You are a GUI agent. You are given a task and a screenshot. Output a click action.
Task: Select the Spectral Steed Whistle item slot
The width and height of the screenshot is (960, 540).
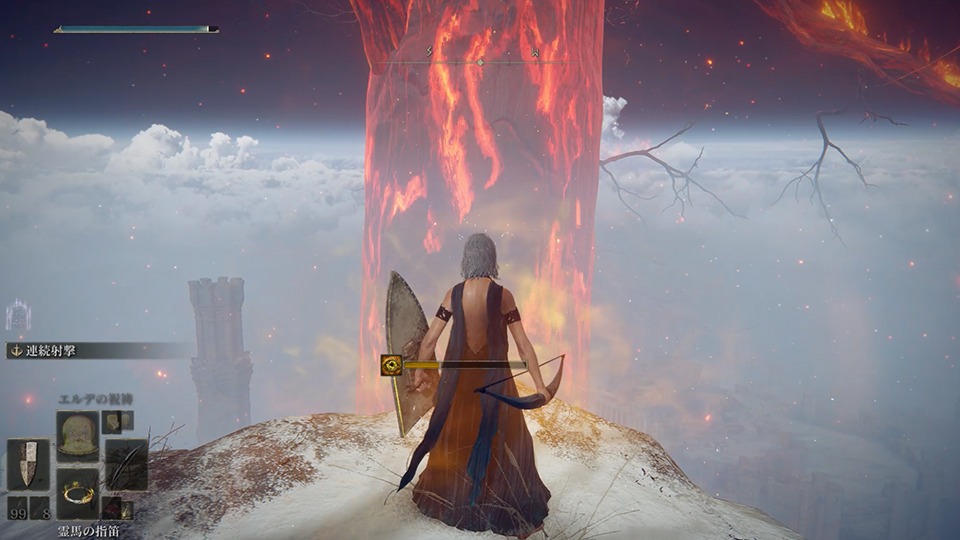click(77, 493)
